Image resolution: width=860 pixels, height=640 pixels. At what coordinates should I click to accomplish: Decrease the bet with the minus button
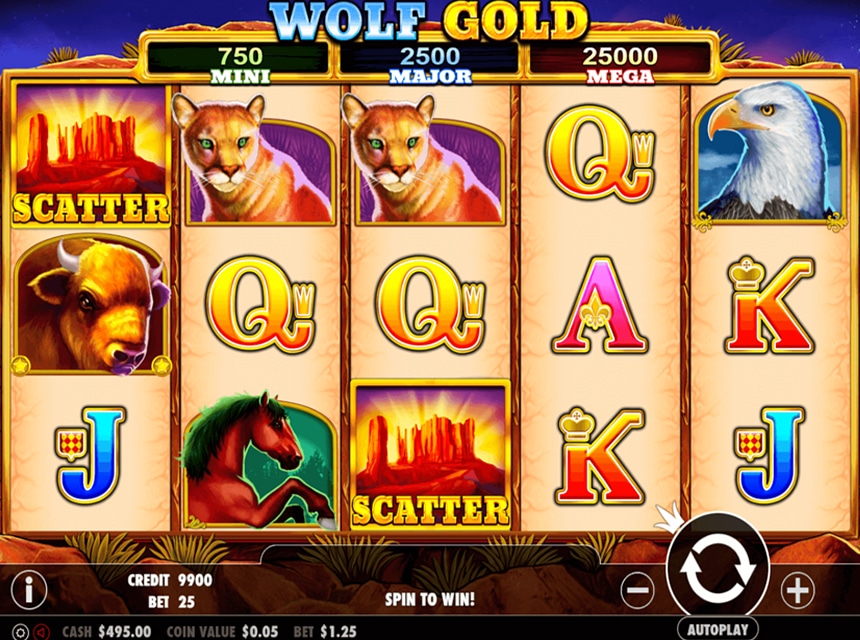click(x=637, y=590)
